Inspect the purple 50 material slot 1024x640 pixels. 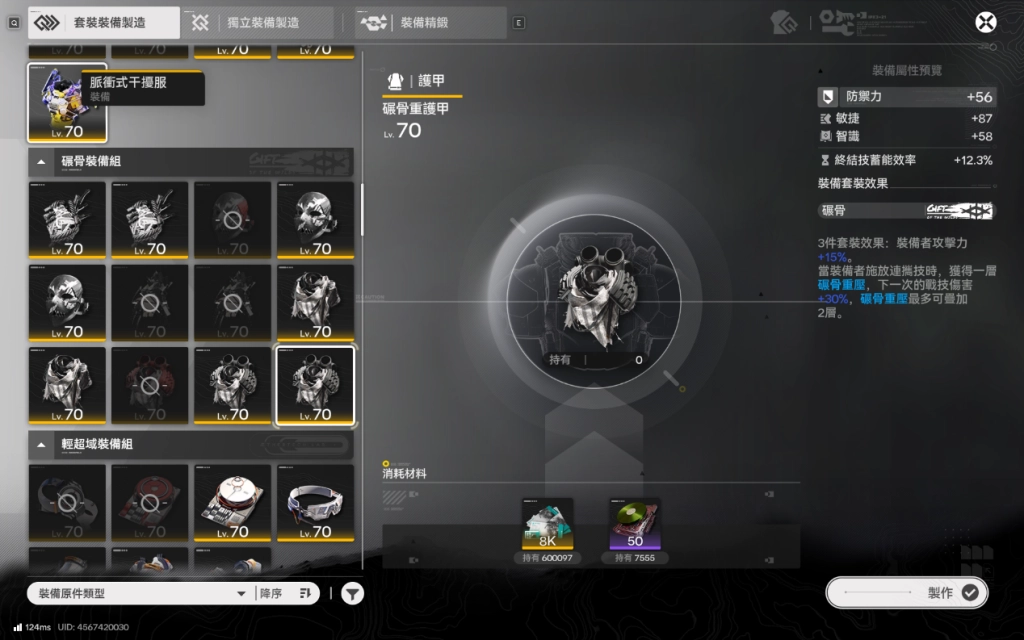(x=634, y=524)
